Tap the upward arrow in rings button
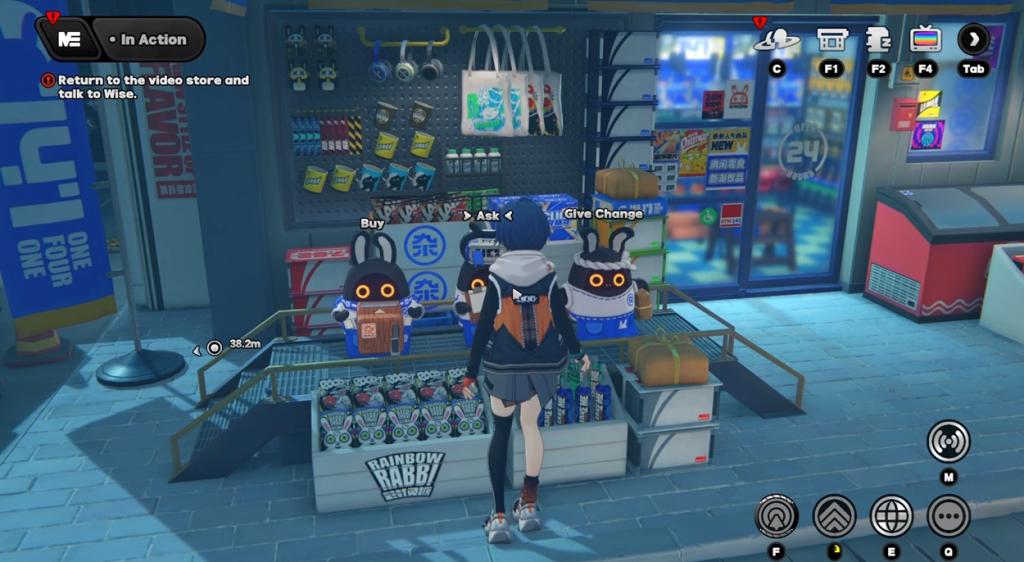The width and height of the screenshot is (1024, 562). click(776, 516)
